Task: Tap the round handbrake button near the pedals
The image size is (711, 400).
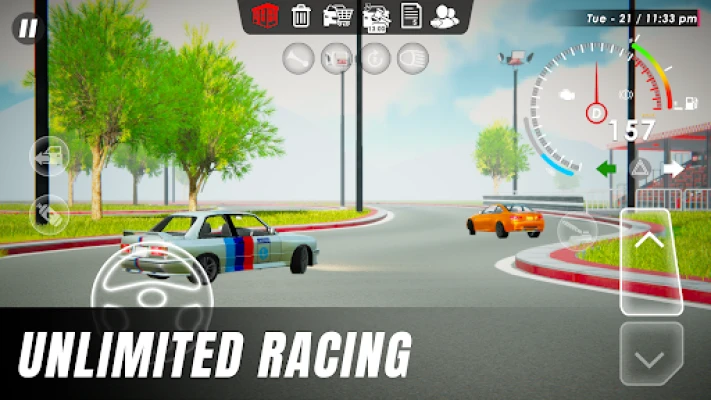Action: 577,230
